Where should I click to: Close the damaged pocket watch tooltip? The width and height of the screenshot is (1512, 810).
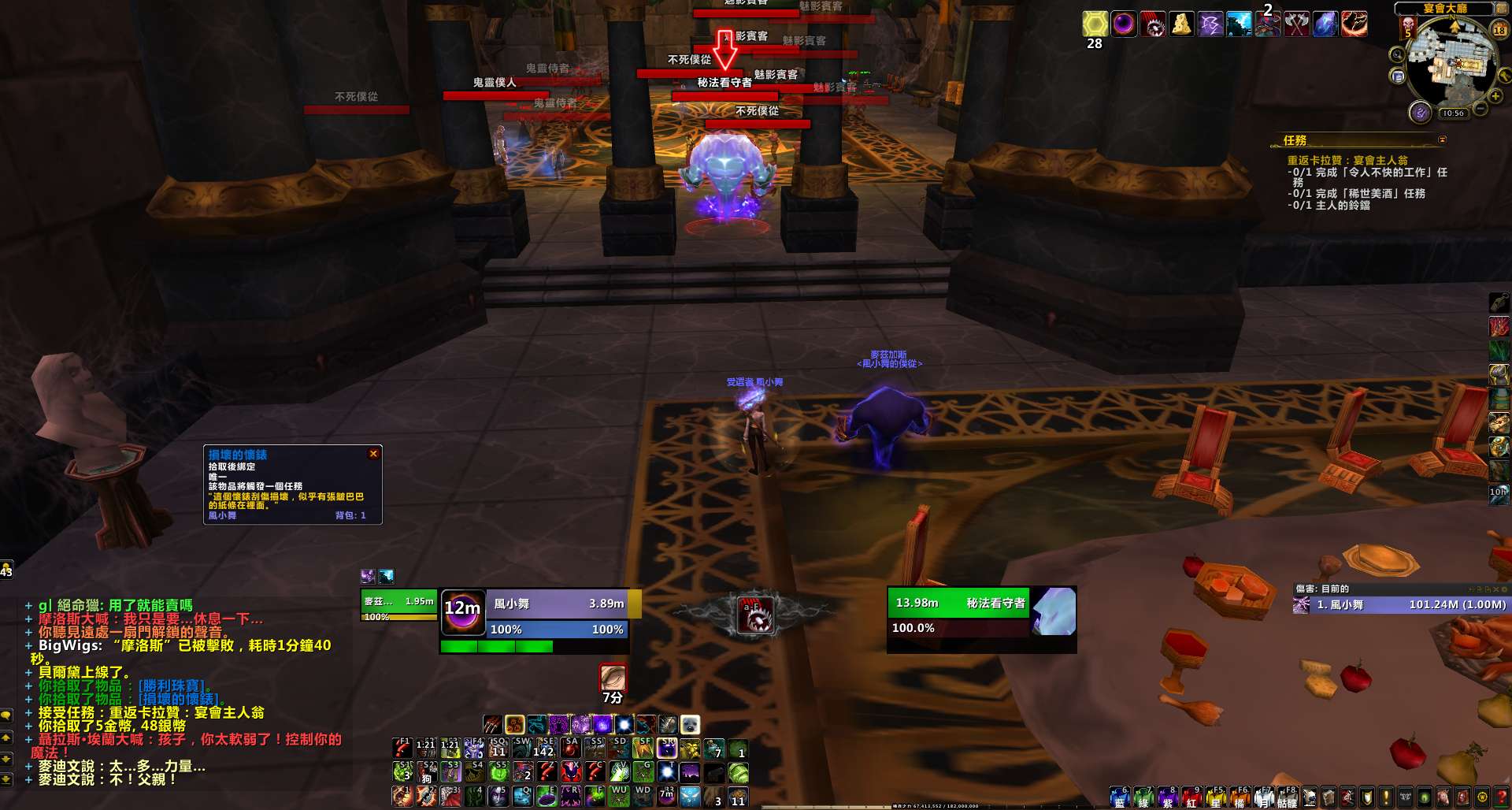coord(374,454)
